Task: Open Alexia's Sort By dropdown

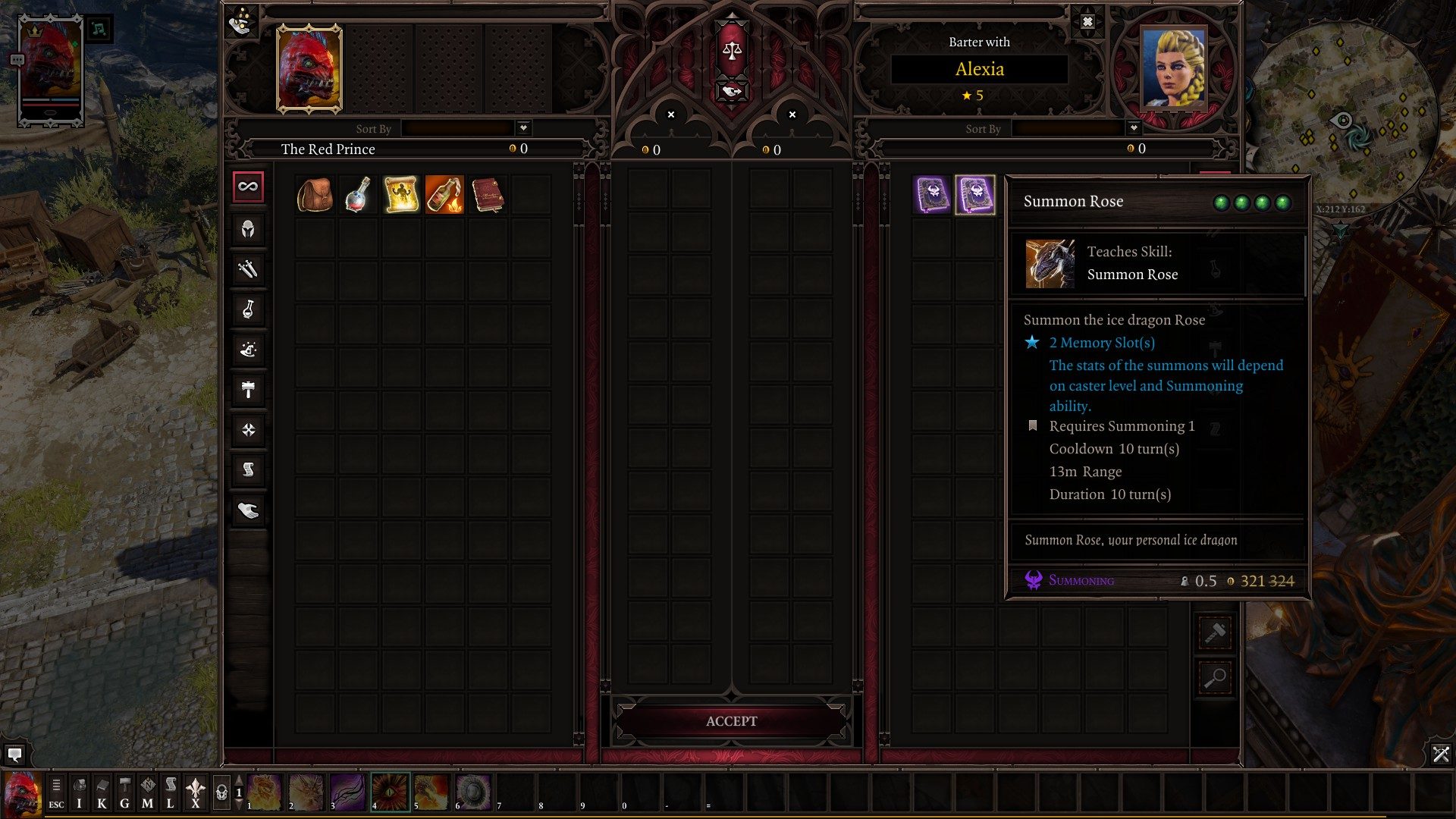Action: tap(1133, 127)
